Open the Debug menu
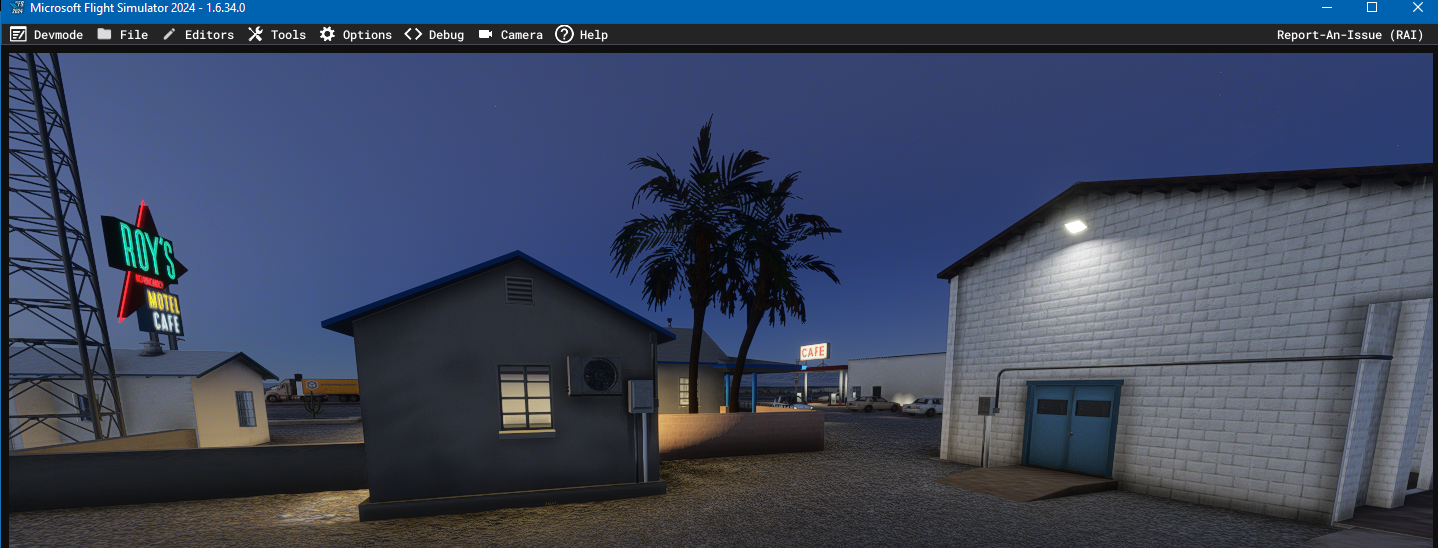 tap(435, 35)
